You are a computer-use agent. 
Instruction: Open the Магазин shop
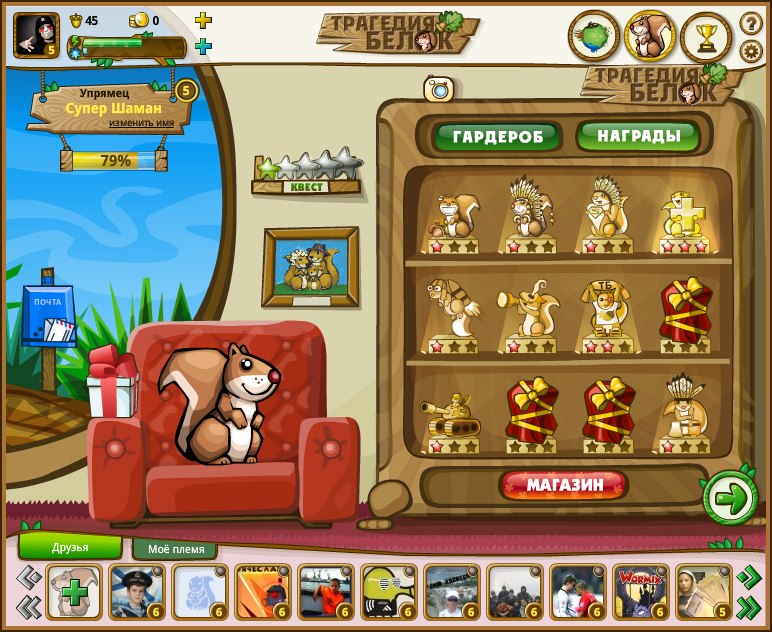pyautogui.click(x=565, y=486)
